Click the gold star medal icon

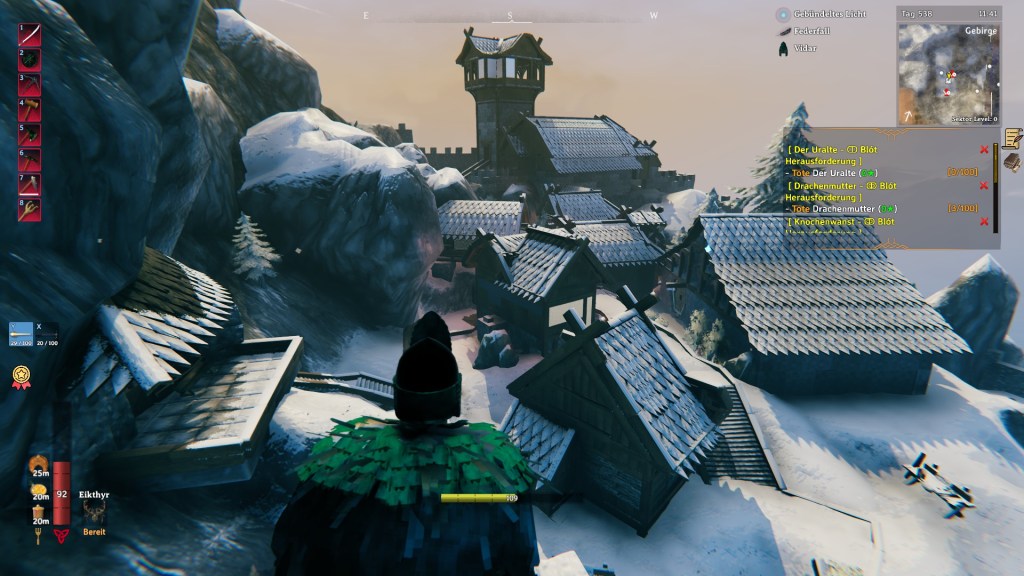(20, 377)
